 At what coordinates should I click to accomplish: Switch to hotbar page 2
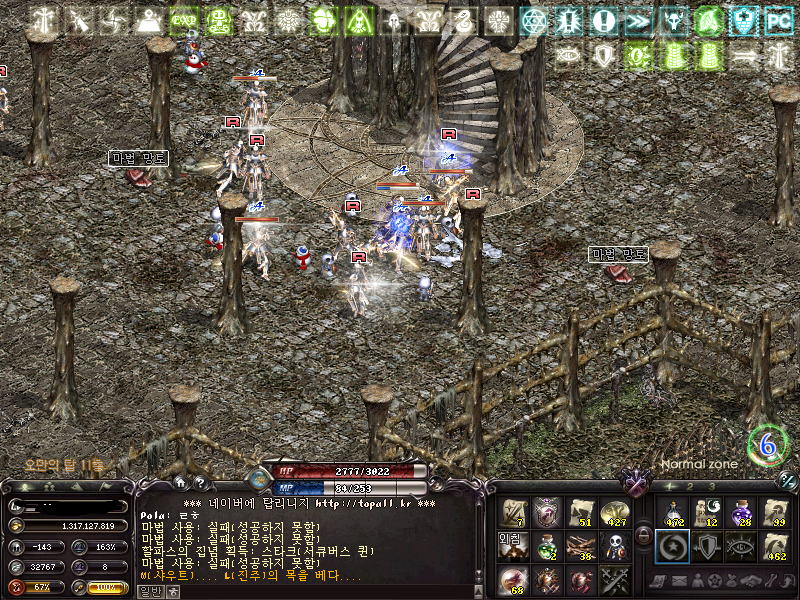click(690, 486)
